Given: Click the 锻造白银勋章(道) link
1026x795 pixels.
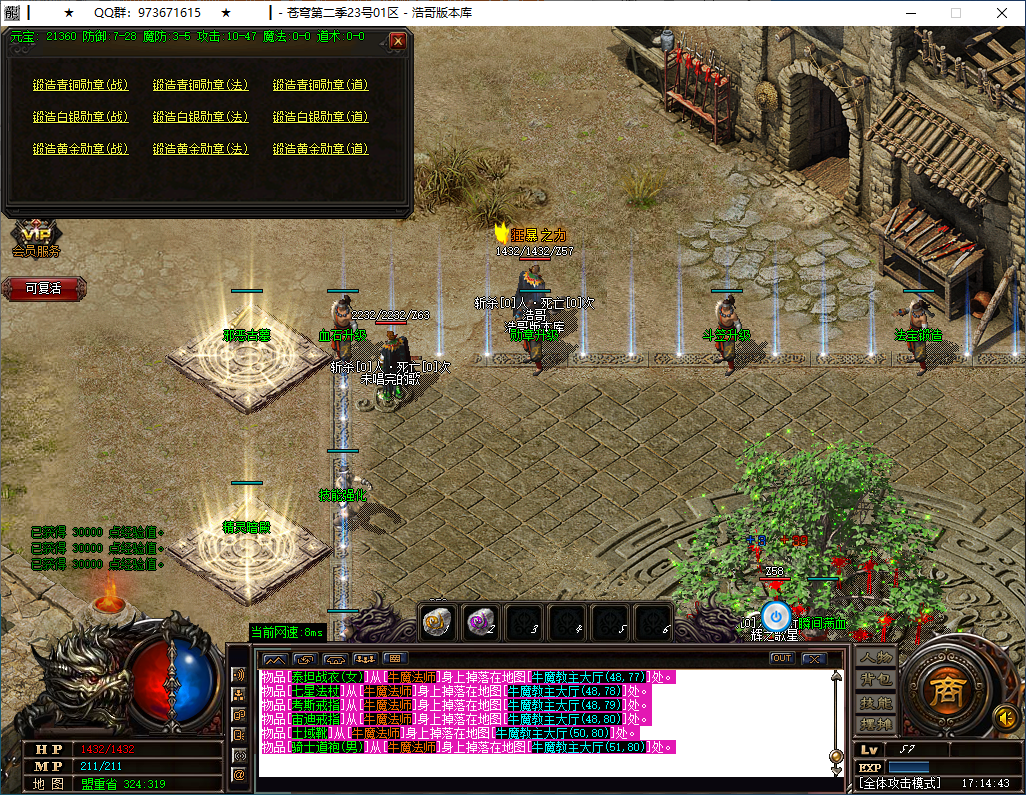Looking at the screenshot, I should (320, 117).
